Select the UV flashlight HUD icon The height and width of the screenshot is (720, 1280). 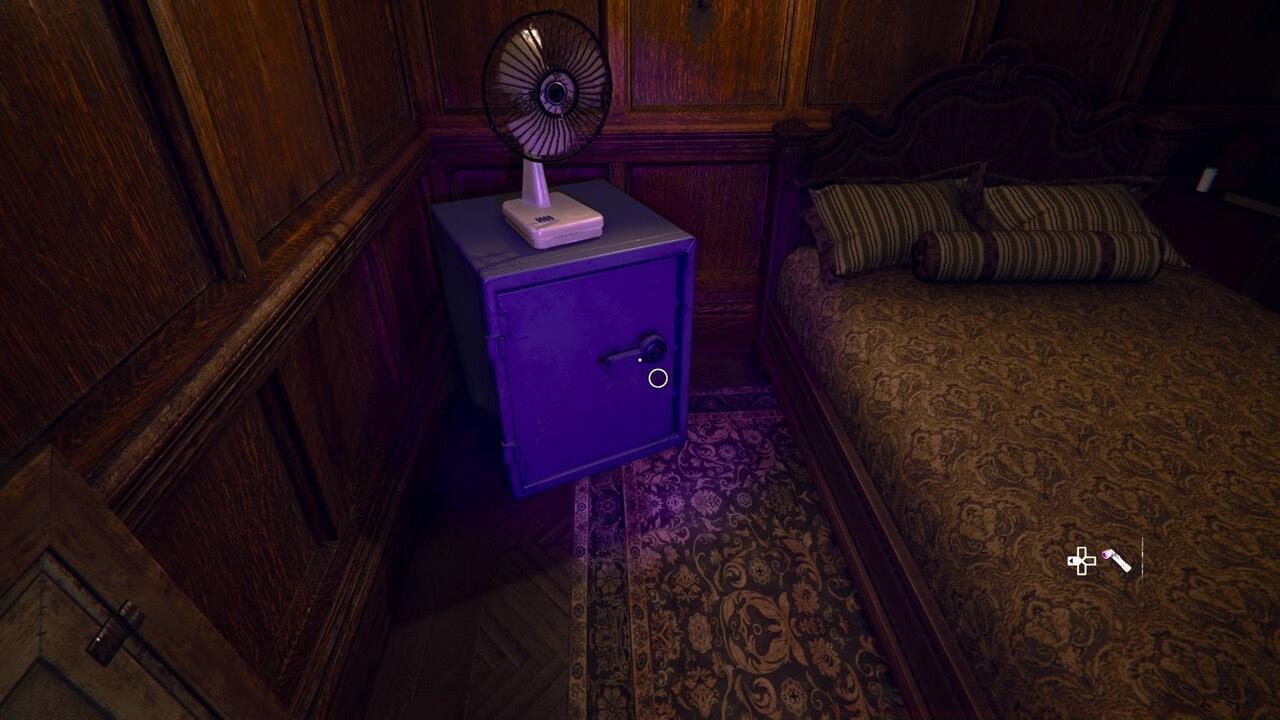(1117, 562)
